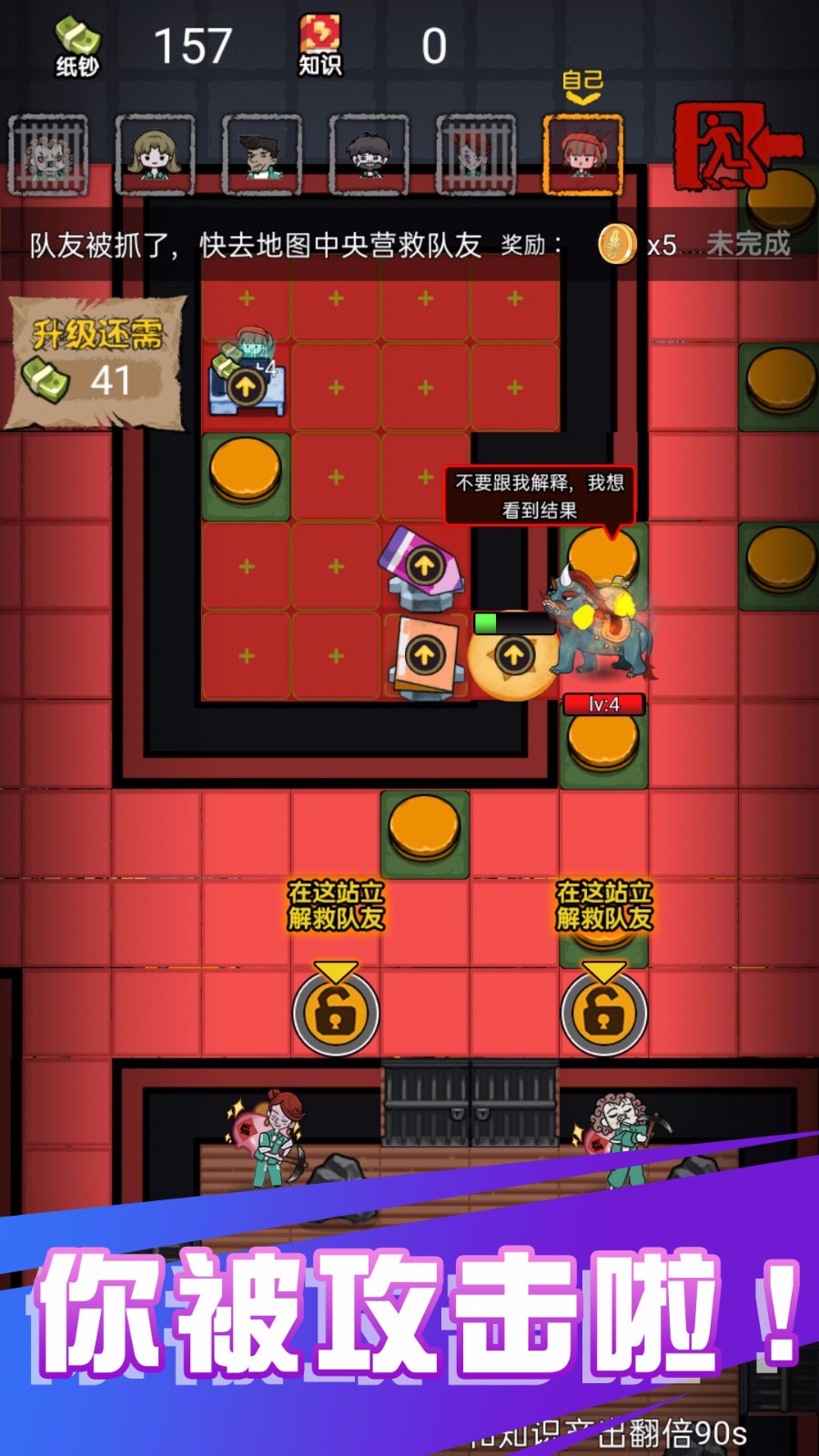The width and height of the screenshot is (819, 1456).
Task: Choose the caged red-haired teammate portrait
Action: click(x=475, y=154)
